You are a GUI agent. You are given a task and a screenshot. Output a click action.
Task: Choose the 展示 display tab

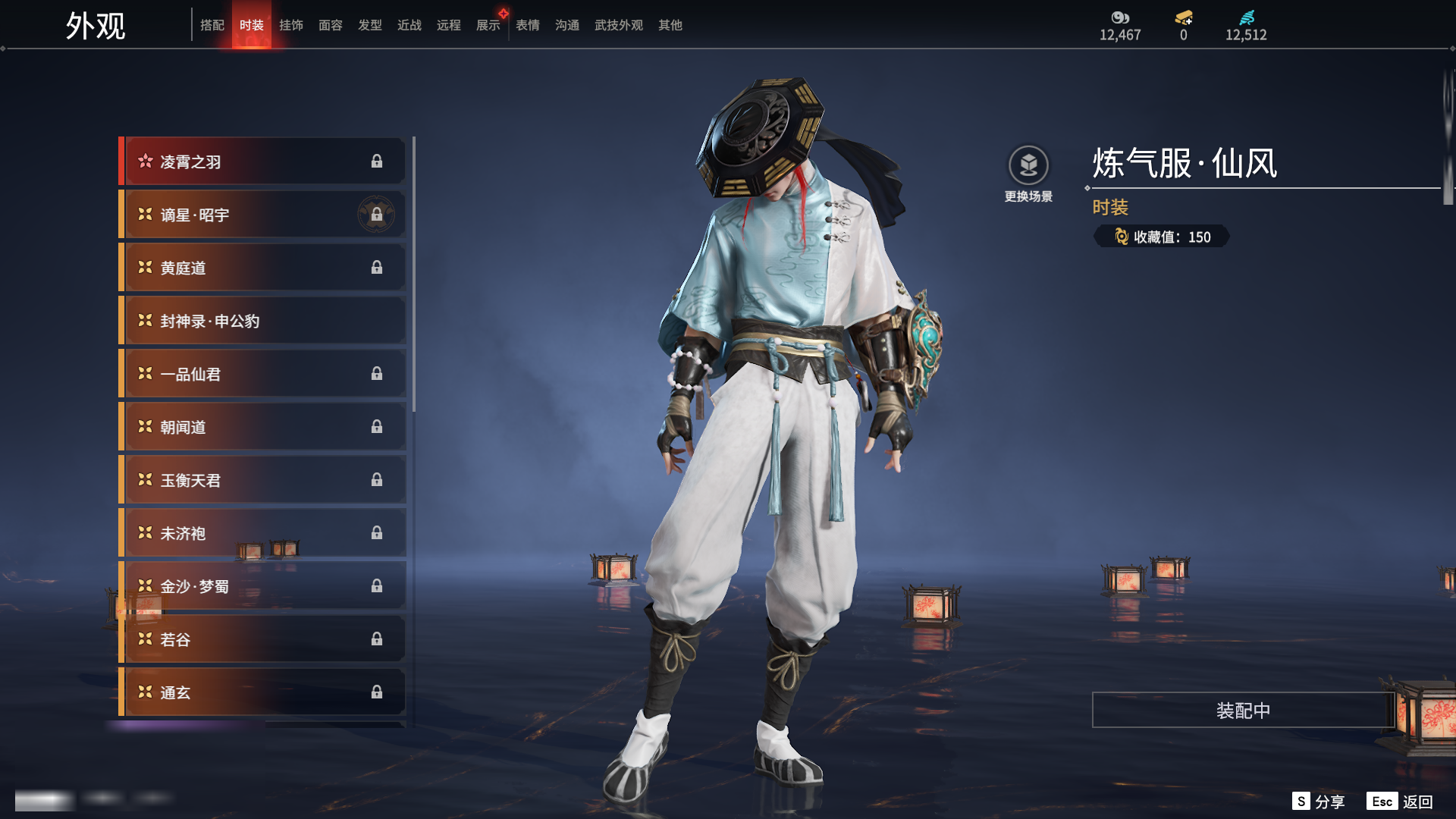click(488, 25)
